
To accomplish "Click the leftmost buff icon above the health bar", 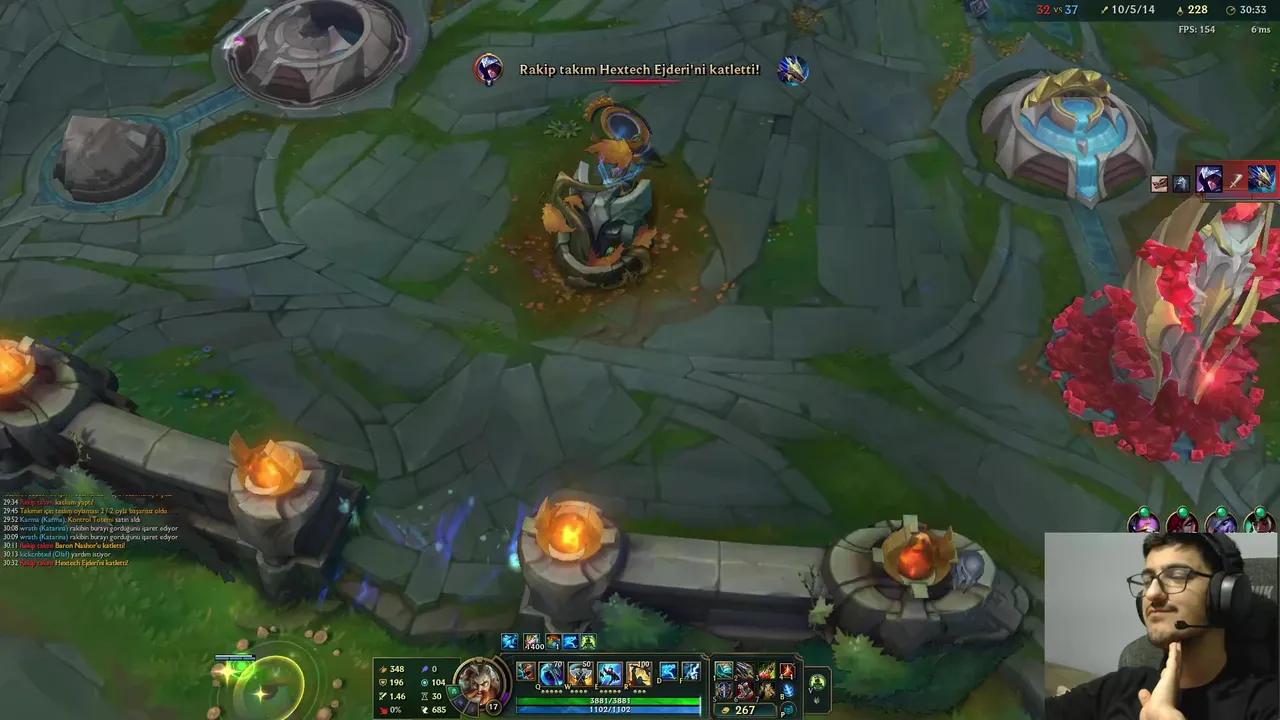I will (508, 640).
